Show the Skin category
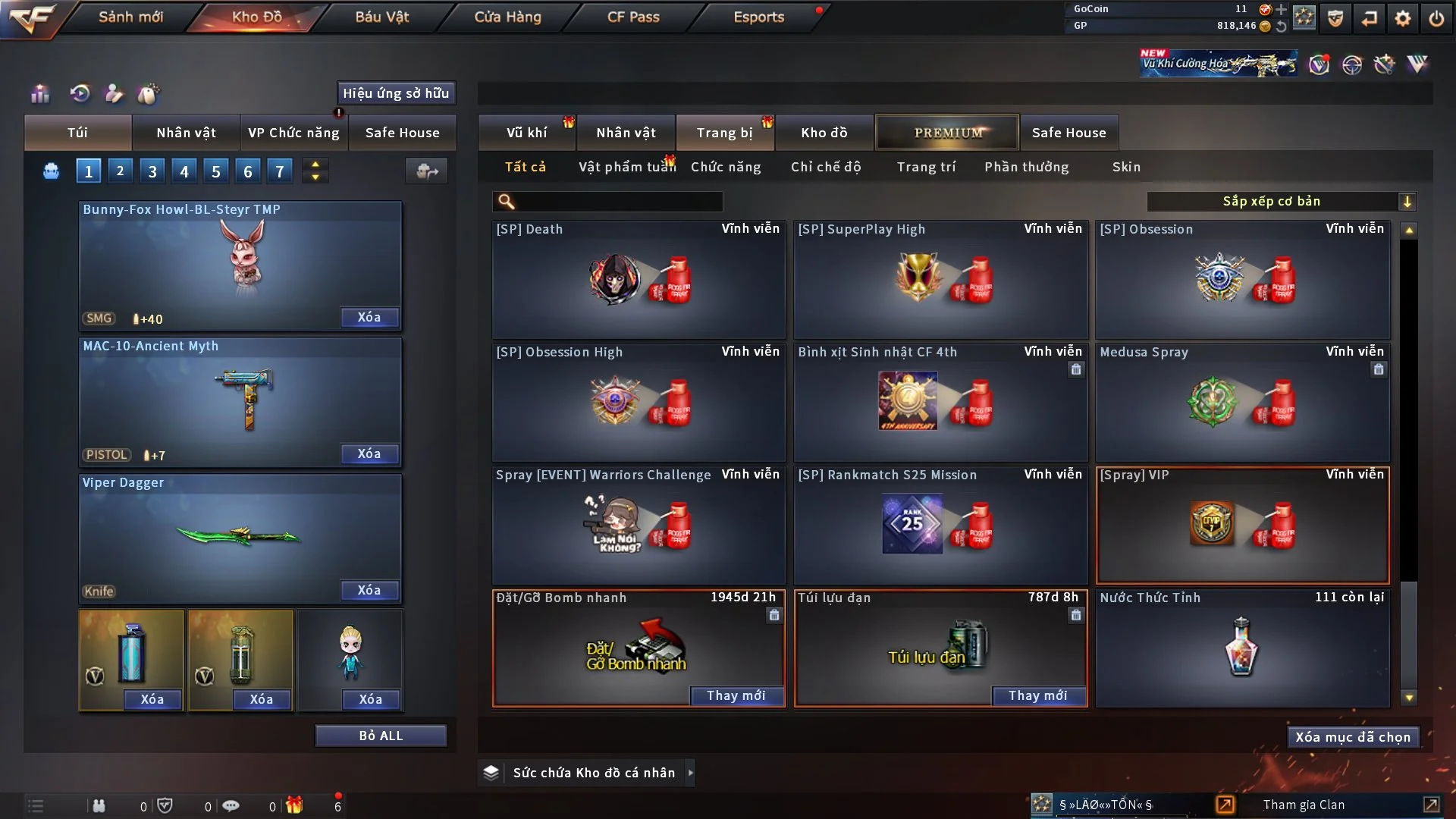 1126,167
